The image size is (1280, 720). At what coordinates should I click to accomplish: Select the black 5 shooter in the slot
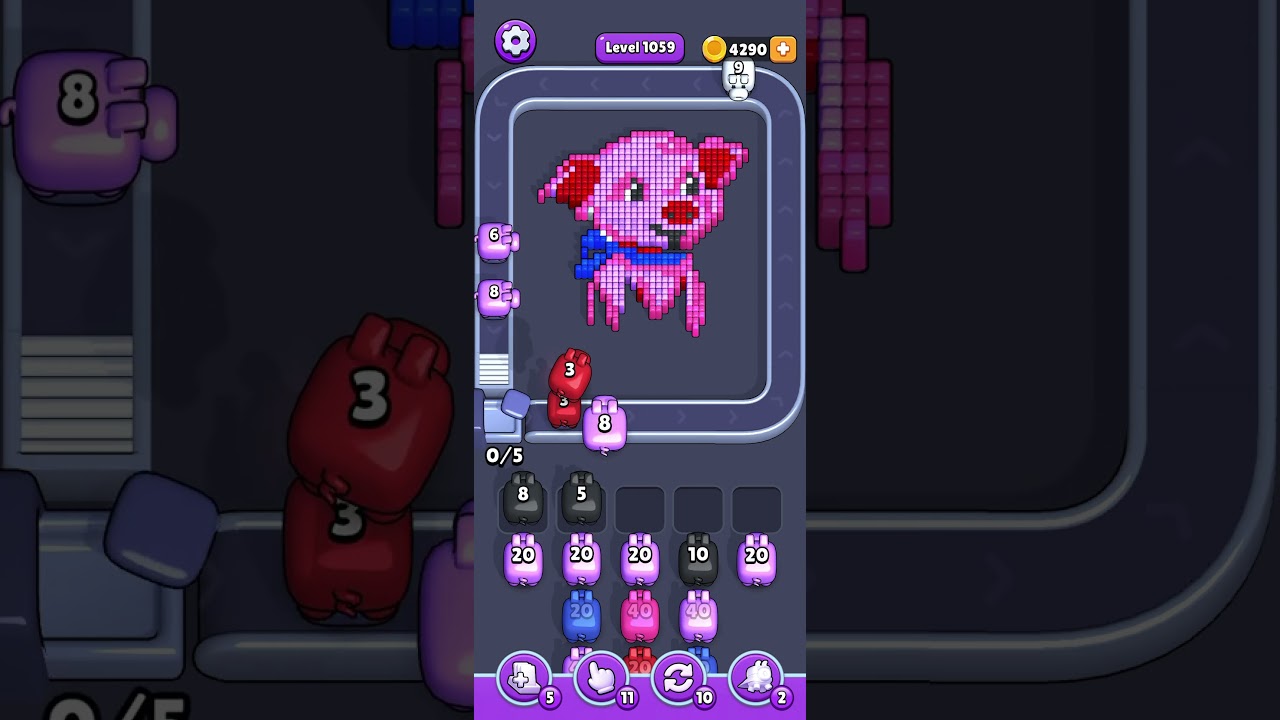(x=581, y=500)
